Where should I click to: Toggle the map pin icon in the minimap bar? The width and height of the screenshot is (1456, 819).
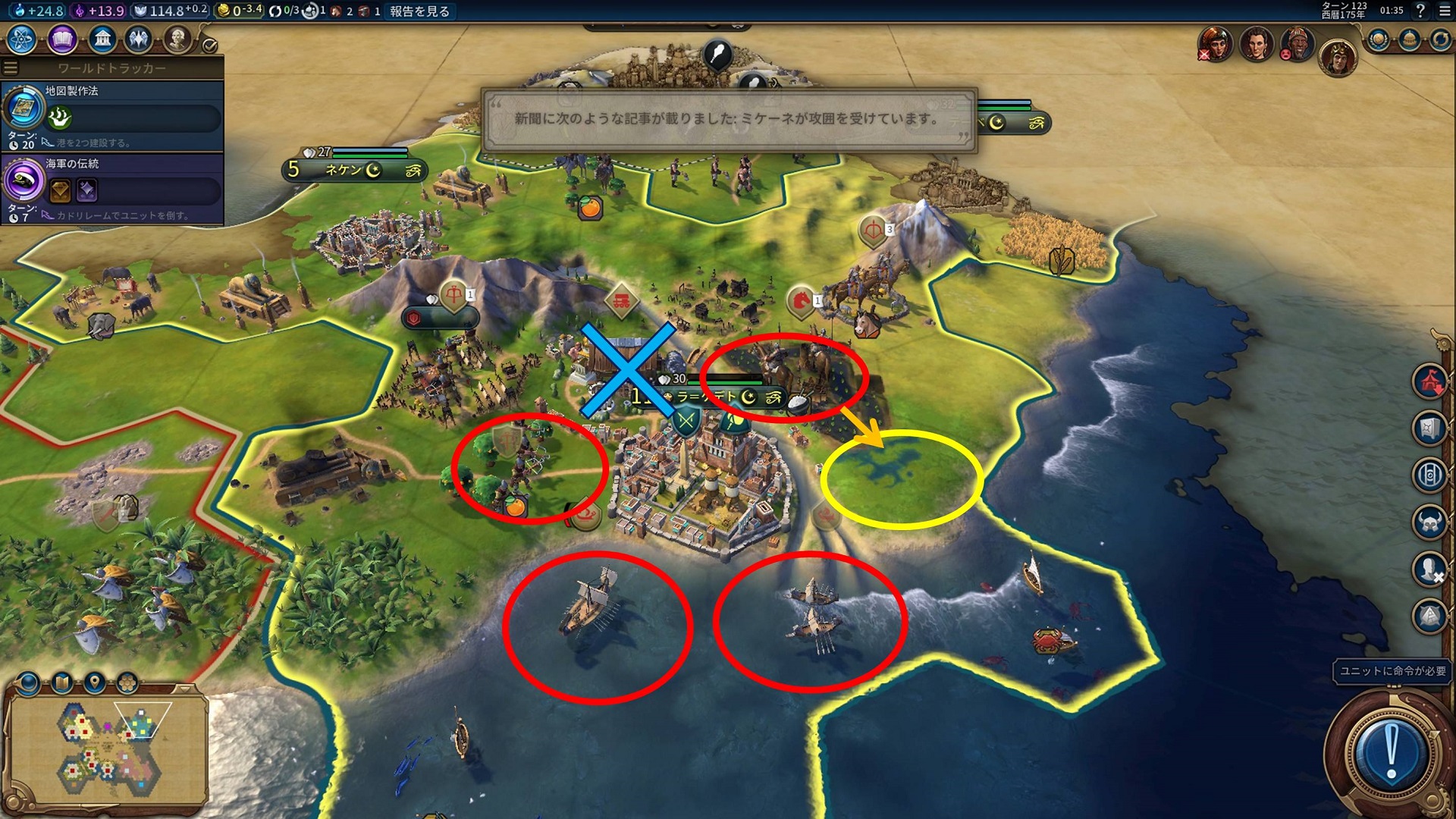pyautogui.click(x=94, y=681)
